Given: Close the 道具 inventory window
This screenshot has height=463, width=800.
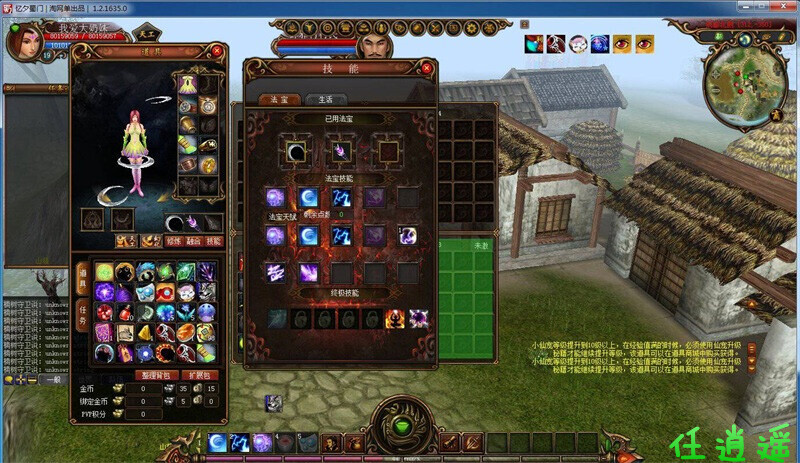Looking at the screenshot, I should 217,51.
